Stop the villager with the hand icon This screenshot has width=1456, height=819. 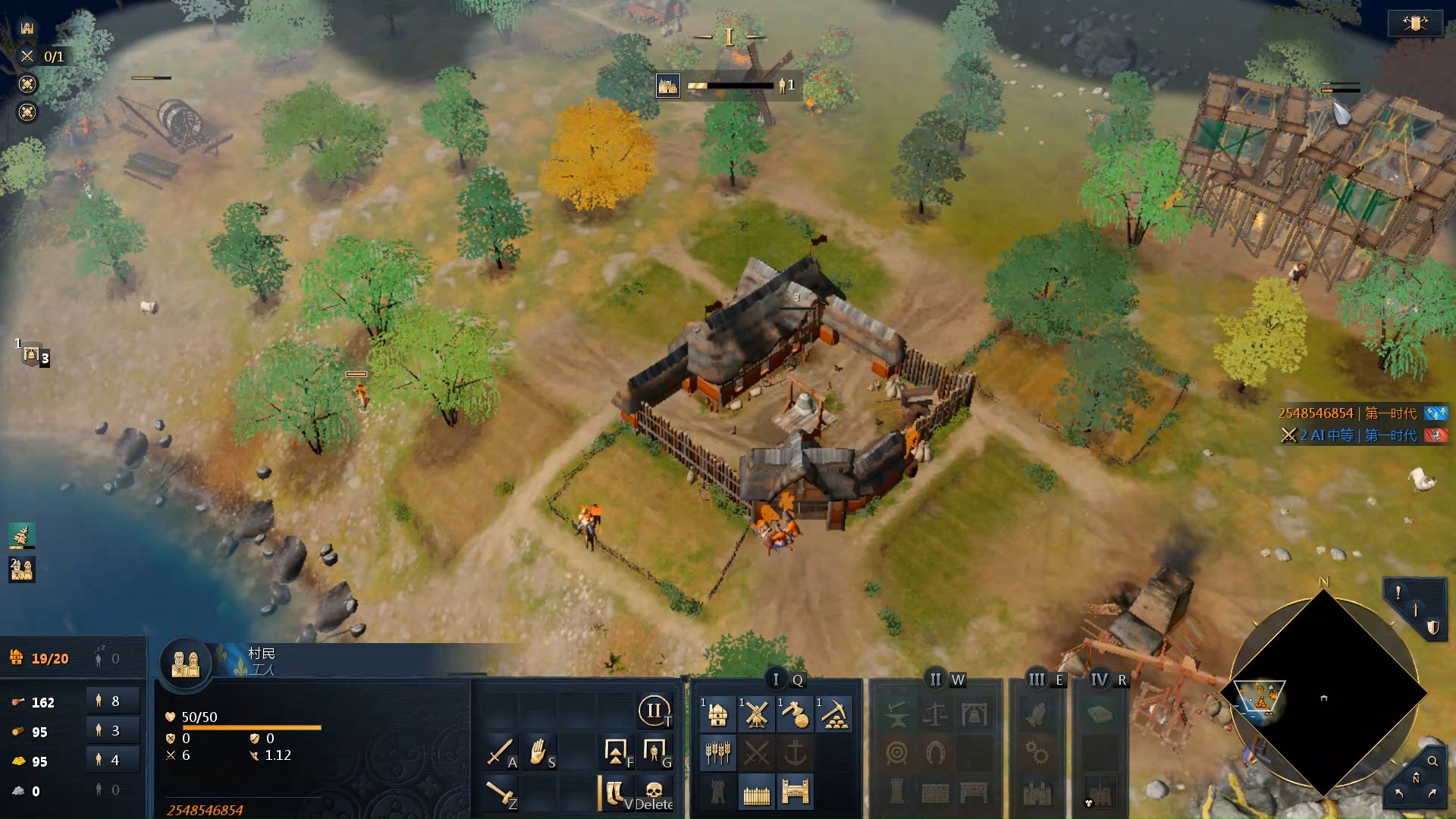[x=538, y=752]
